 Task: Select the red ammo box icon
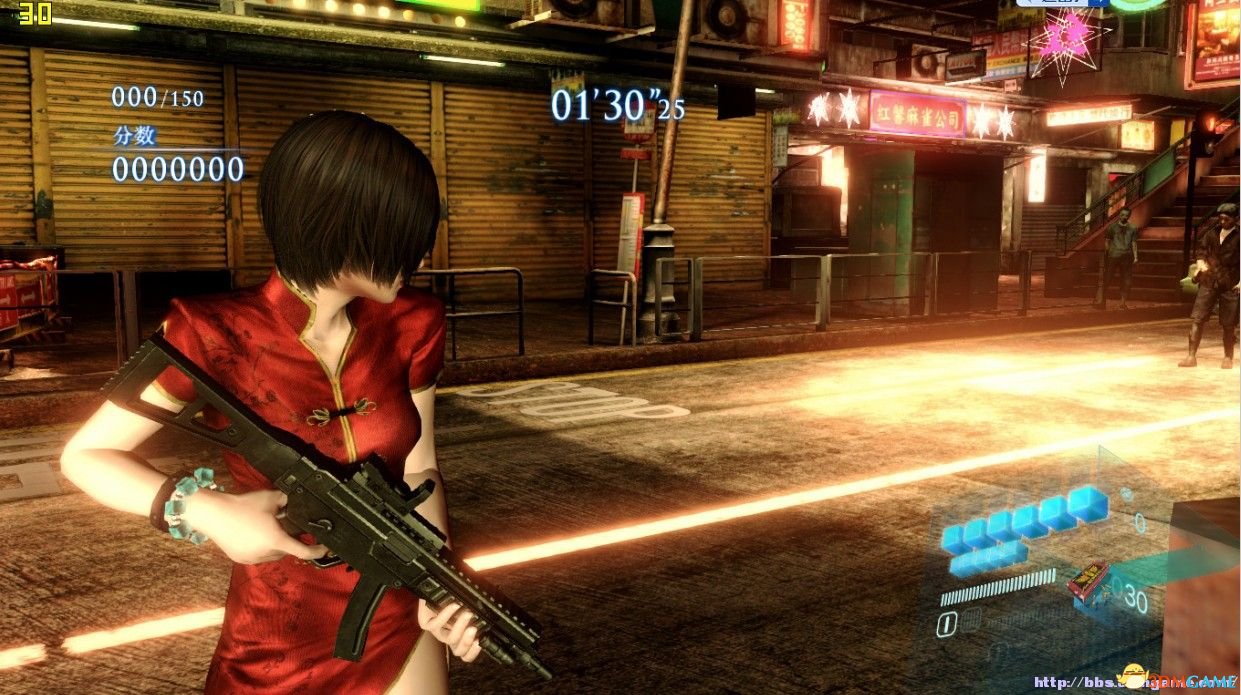(1088, 582)
